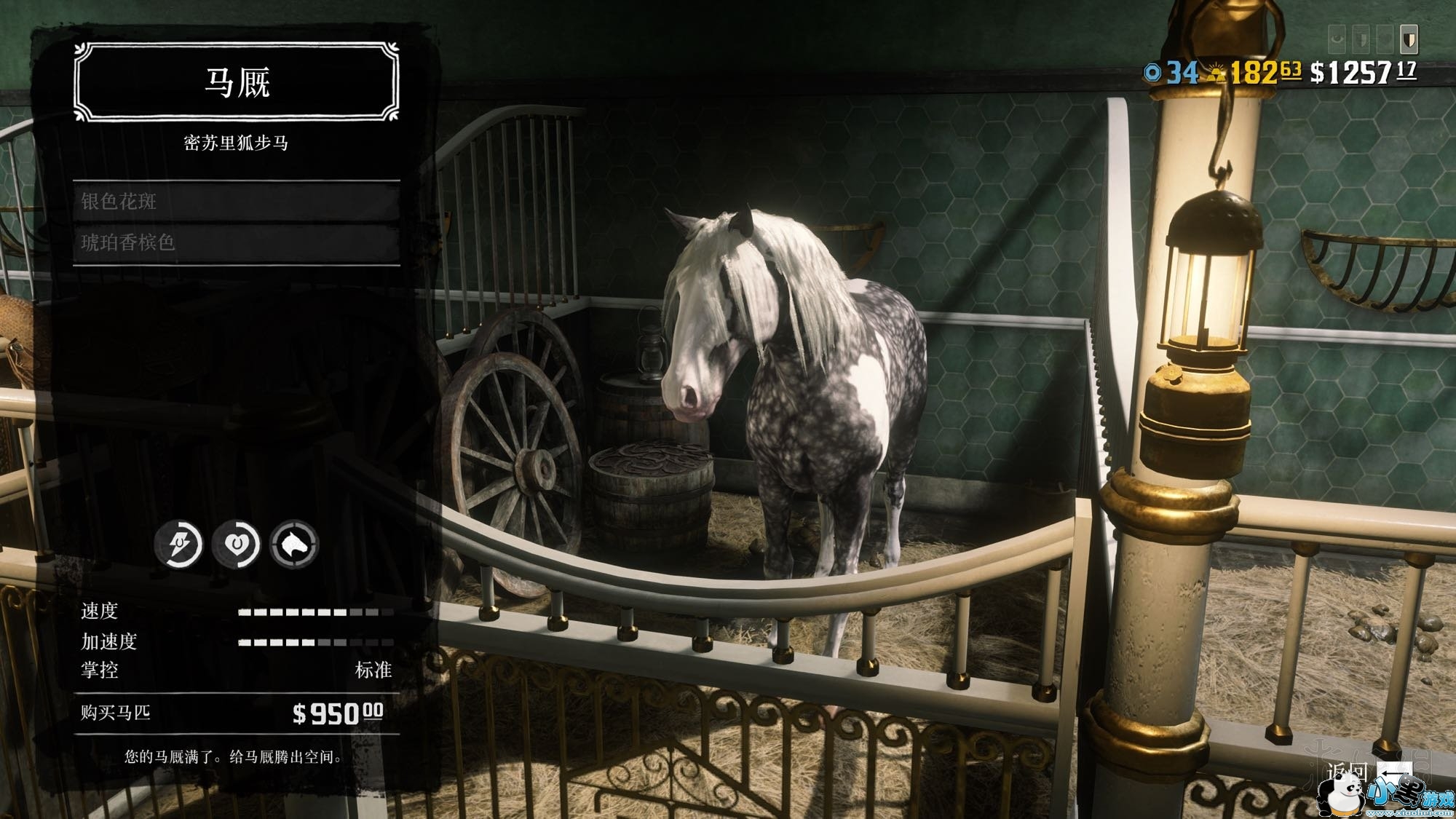Choose the 琥珀香槟色 coat option

click(x=236, y=242)
